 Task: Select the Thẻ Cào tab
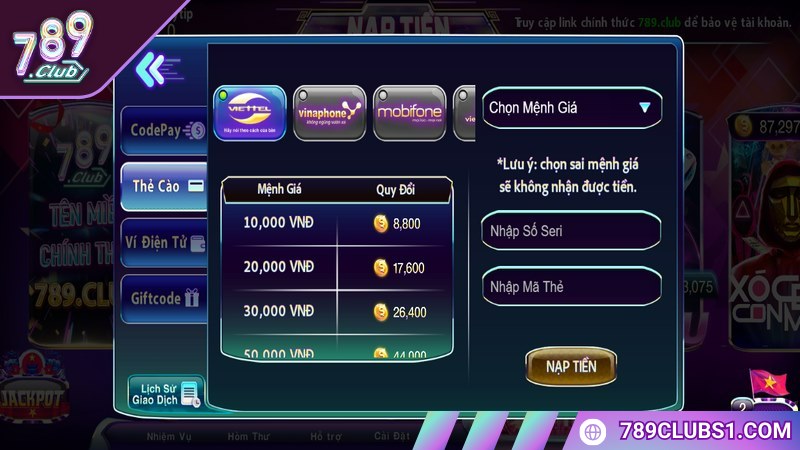click(166, 186)
